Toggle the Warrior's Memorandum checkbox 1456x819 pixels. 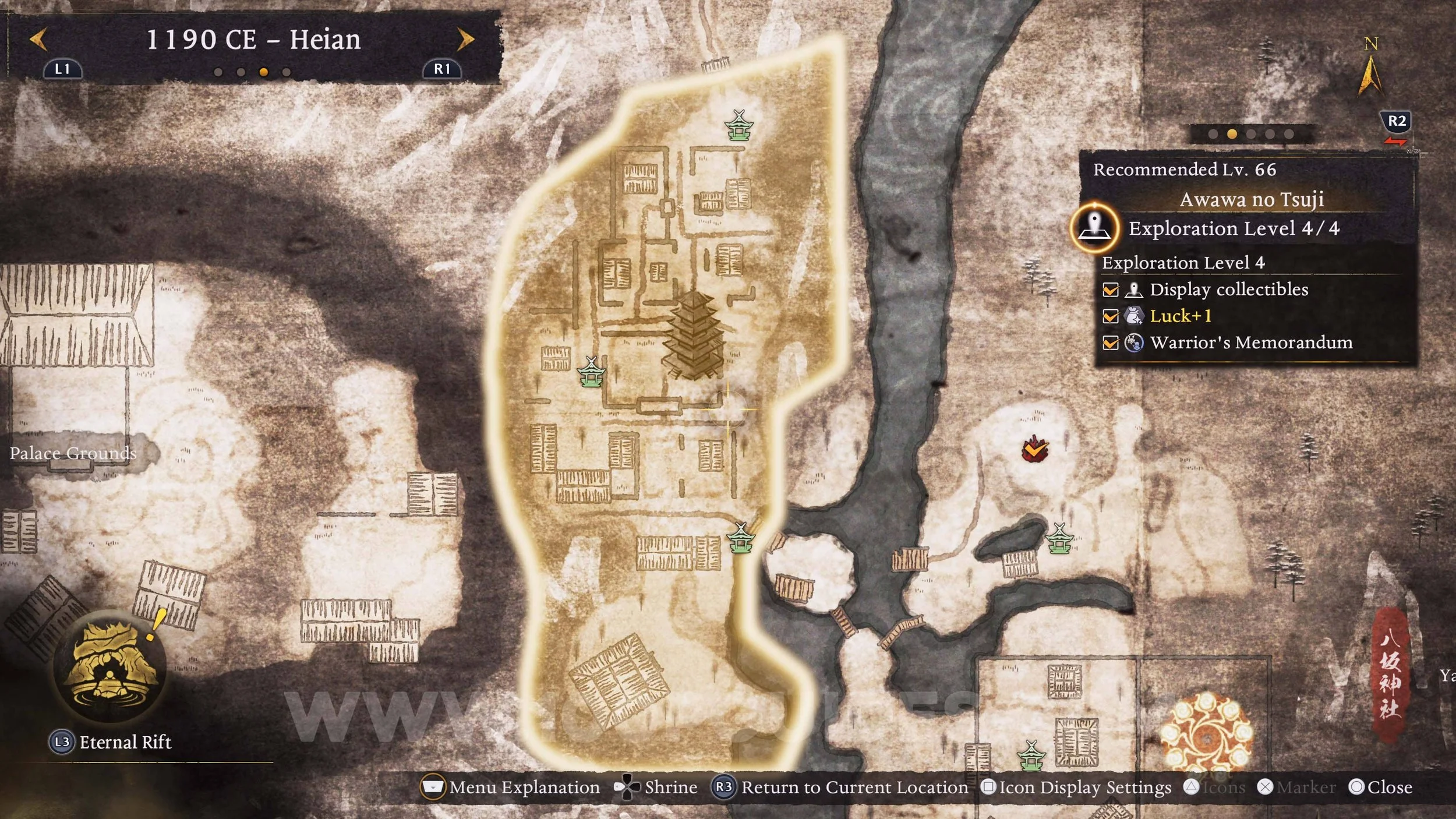point(1110,343)
